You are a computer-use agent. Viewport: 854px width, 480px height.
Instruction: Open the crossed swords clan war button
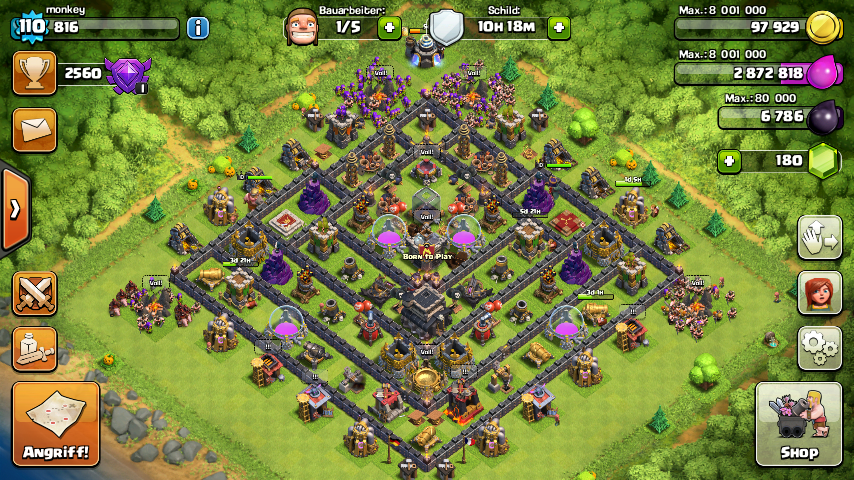point(34,293)
